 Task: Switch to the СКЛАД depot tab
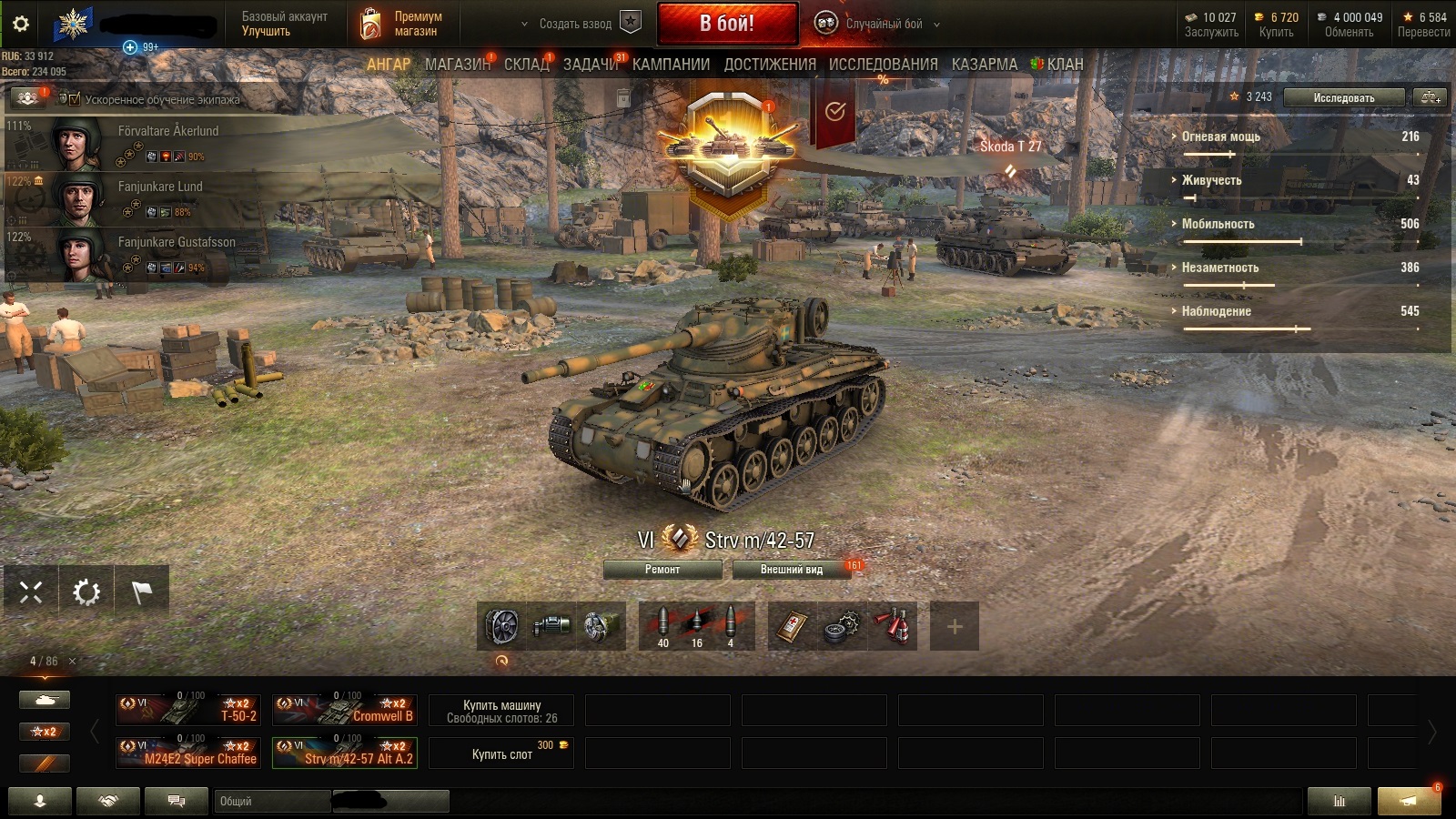[527, 65]
